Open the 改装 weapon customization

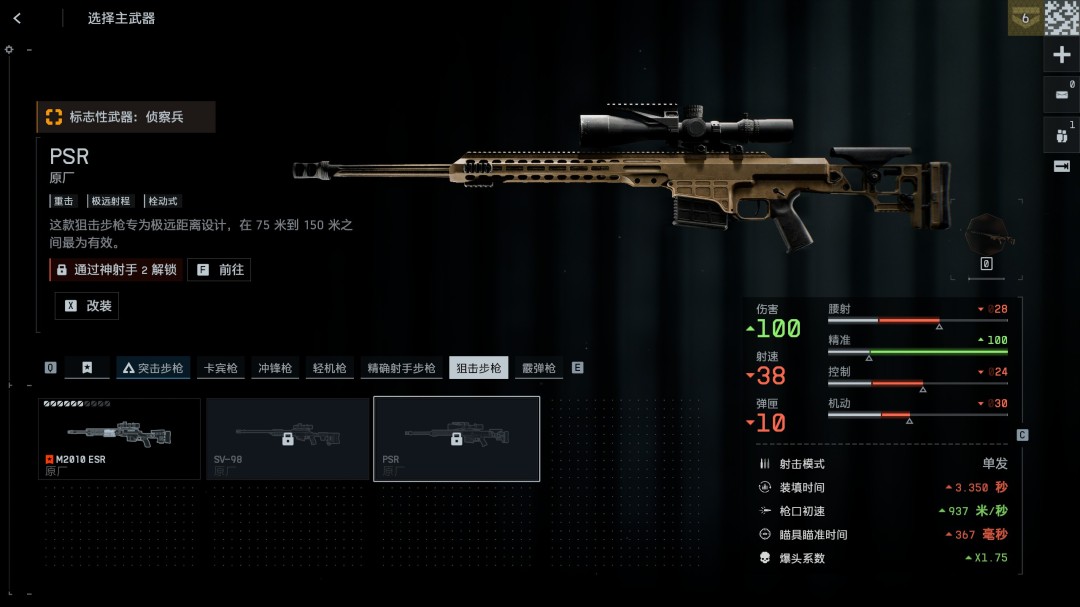[x=87, y=306]
